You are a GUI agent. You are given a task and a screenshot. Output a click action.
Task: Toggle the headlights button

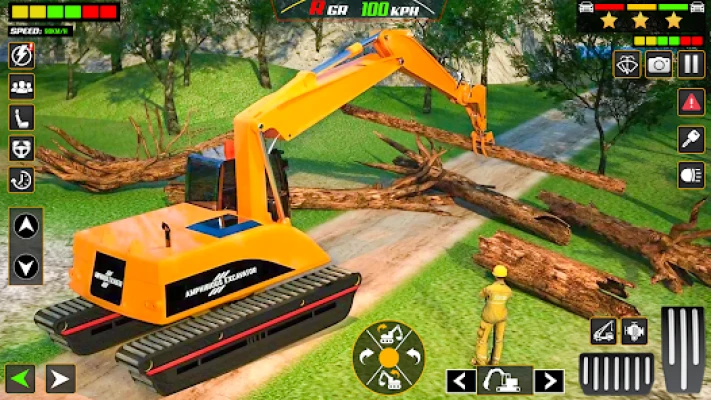coord(691,176)
